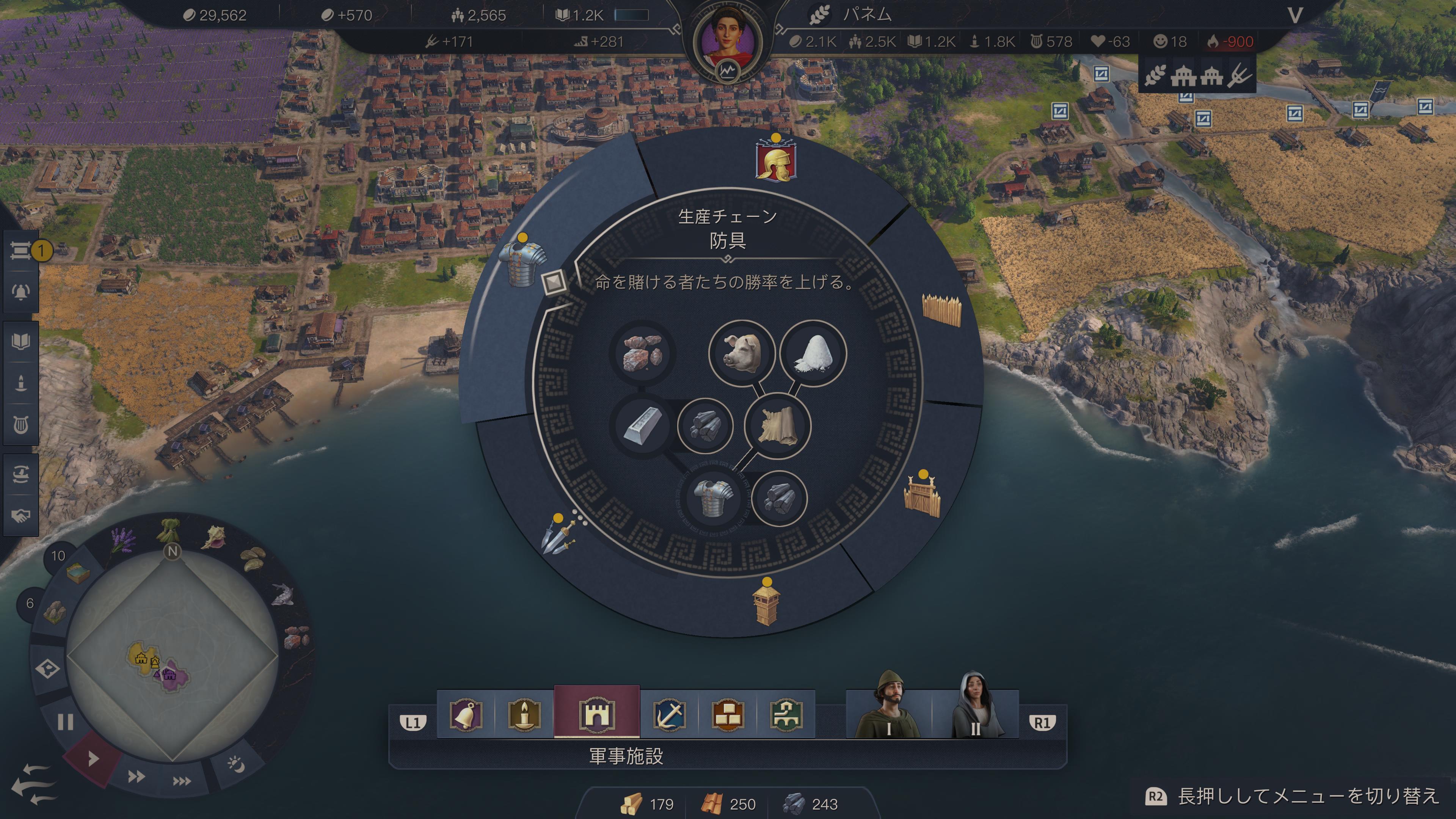Select the wooden palisade wall option
1456x819 pixels.
point(941,310)
